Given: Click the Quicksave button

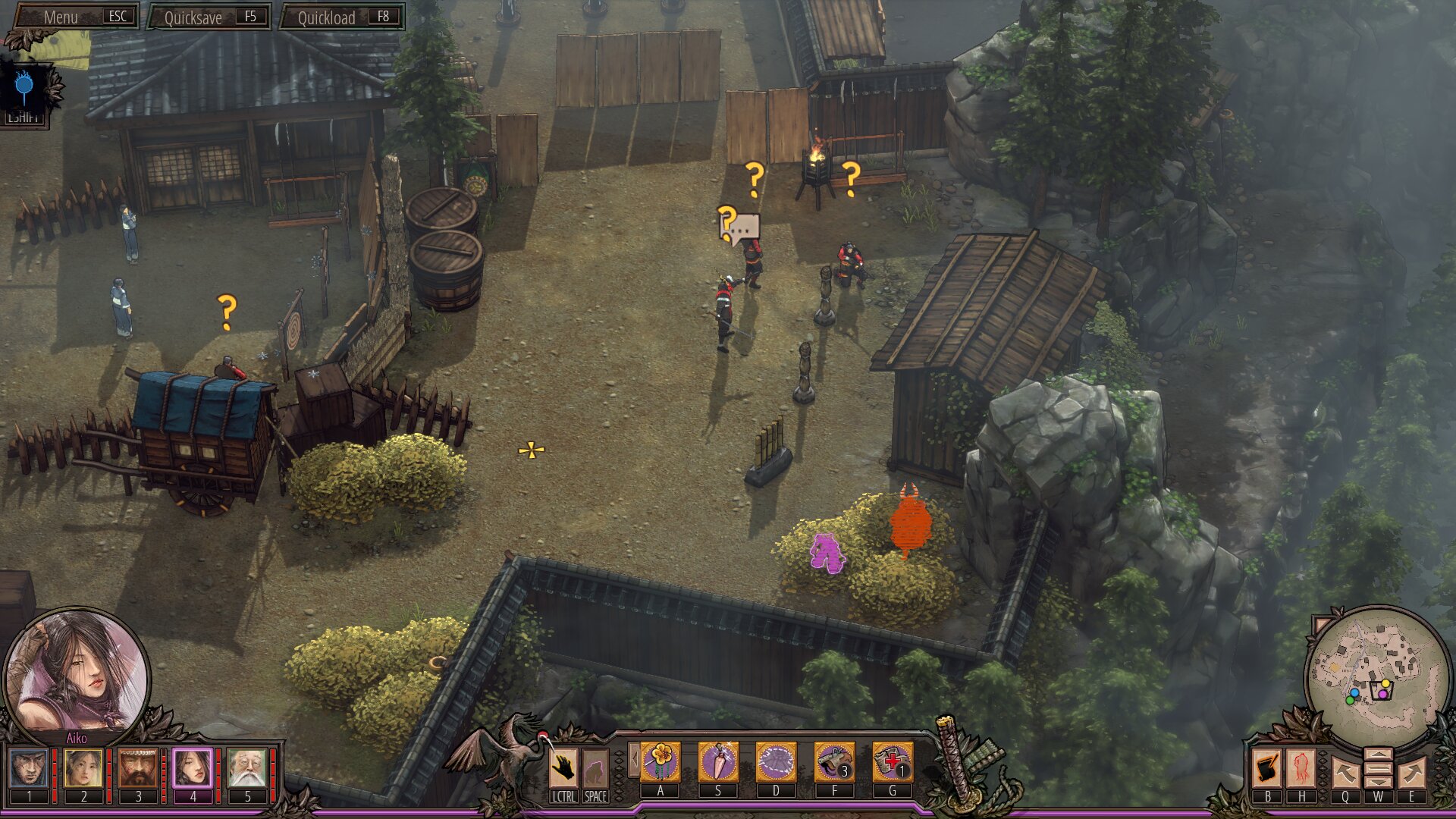Looking at the screenshot, I should click(x=209, y=17).
